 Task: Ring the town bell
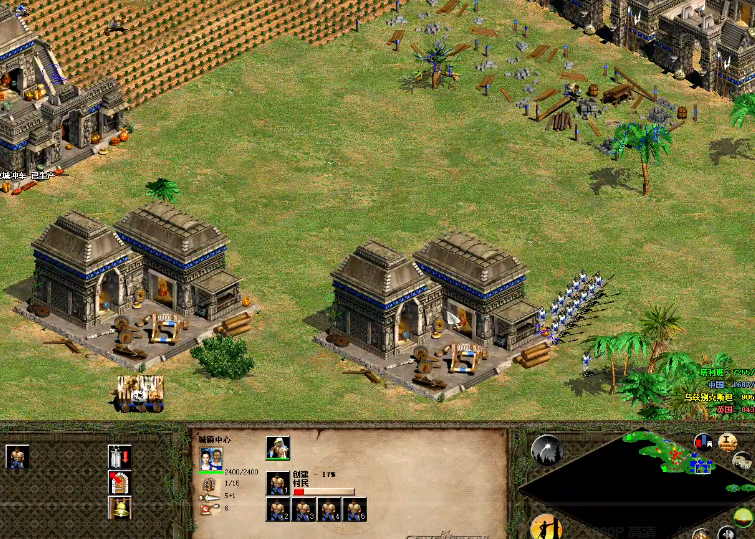119,507
